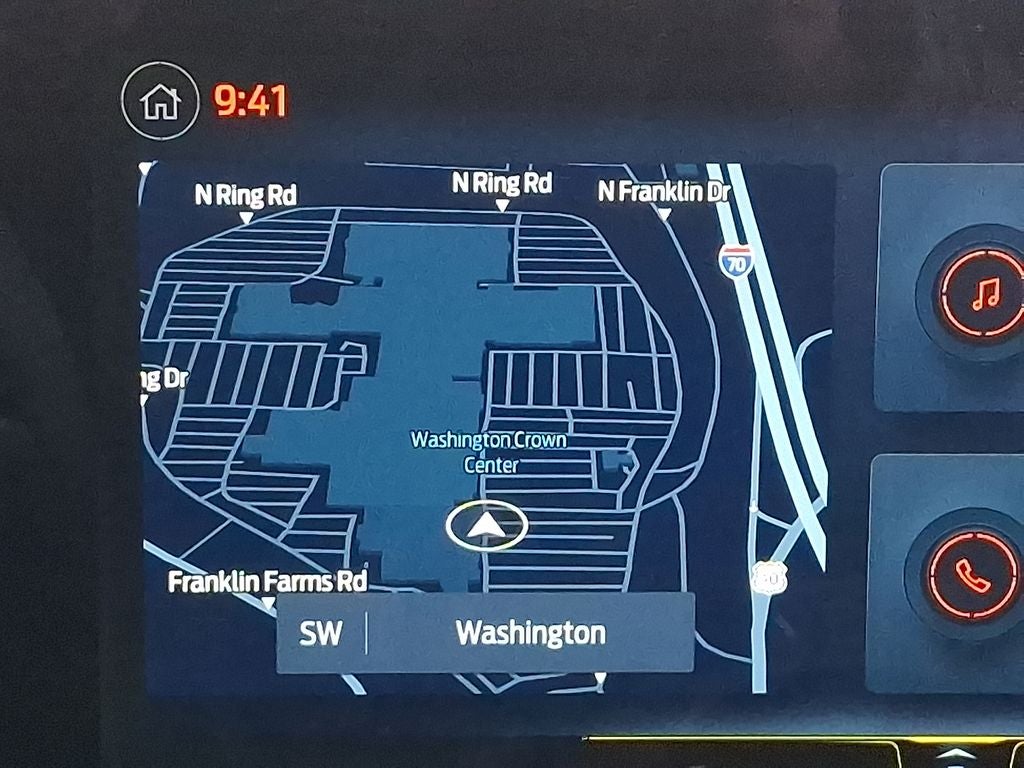Tap the vehicle position arrow marker
This screenshot has height=768, width=1024.
(x=486, y=526)
